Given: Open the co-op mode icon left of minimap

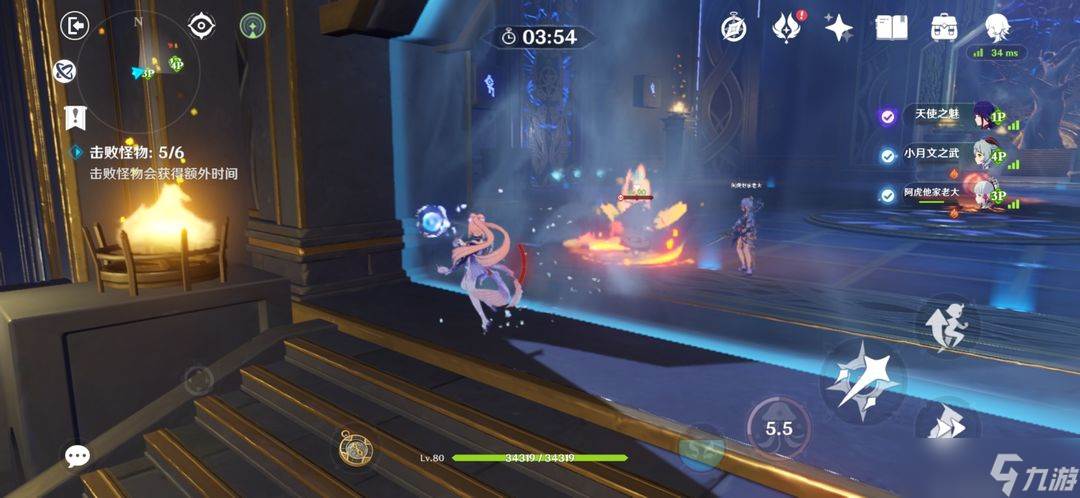Looking at the screenshot, I should click(x=65, y=72).
